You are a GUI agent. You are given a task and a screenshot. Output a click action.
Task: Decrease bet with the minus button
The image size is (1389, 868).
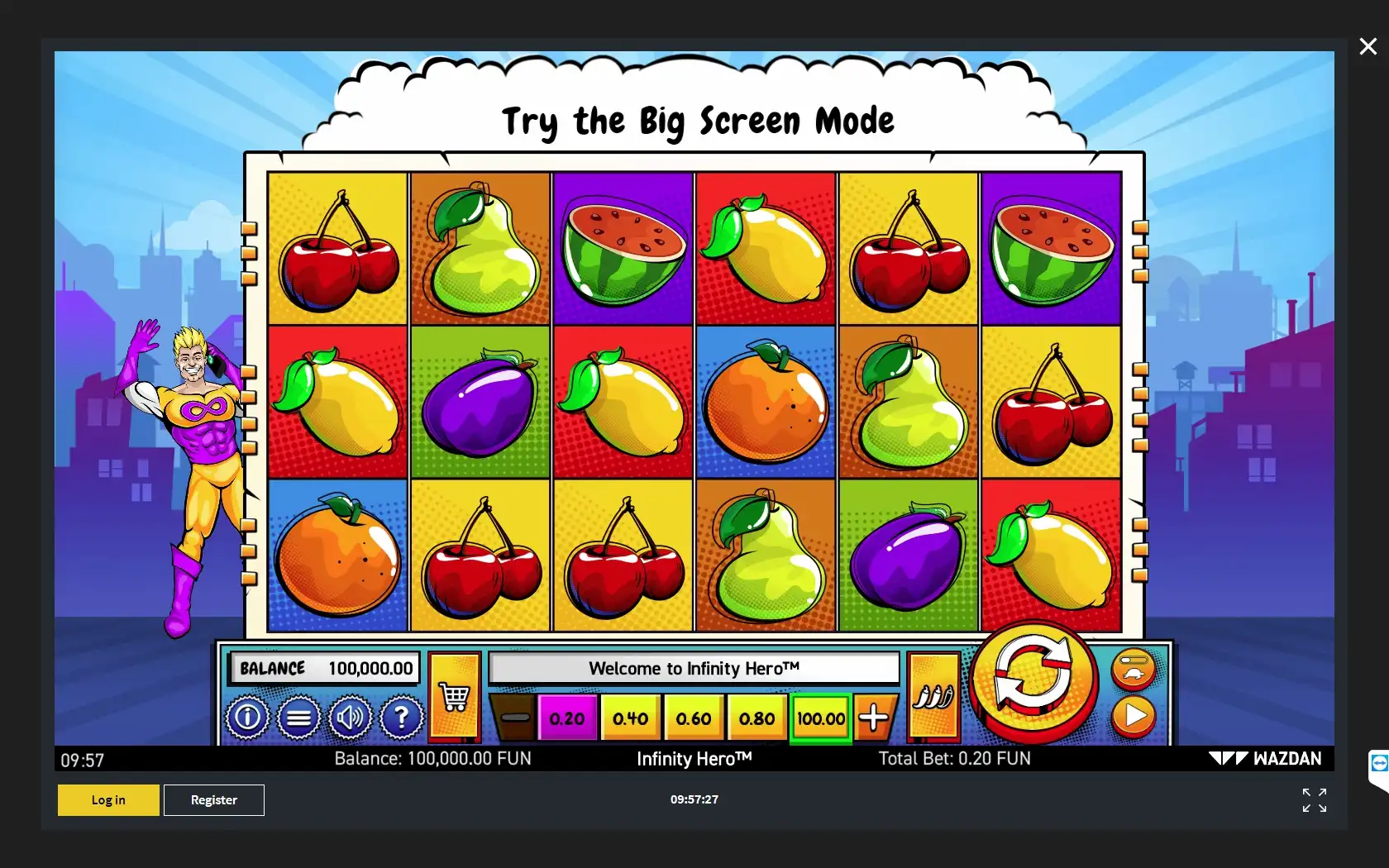pos(514,718)
